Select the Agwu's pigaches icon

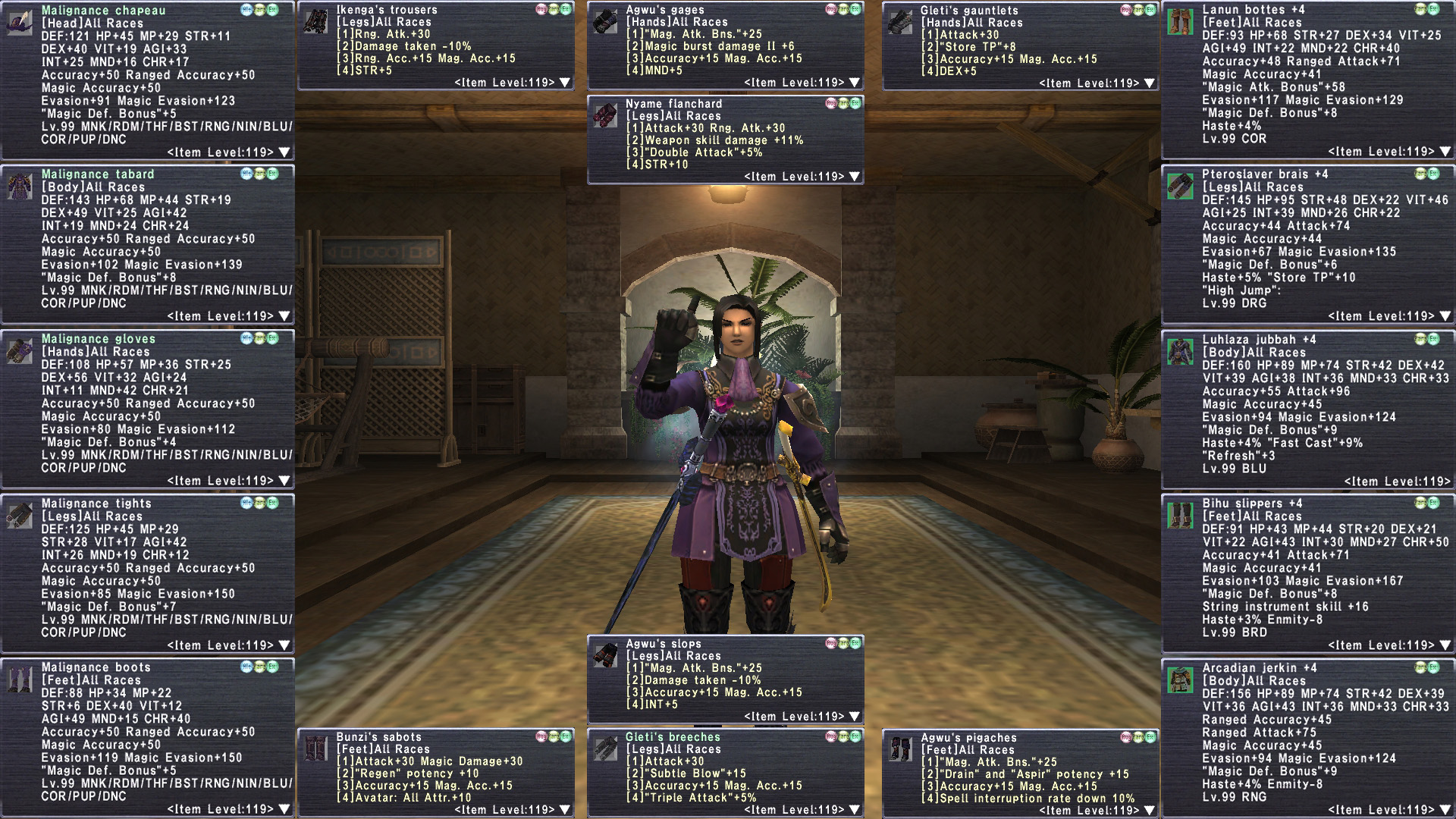pyautogui.click(x=900, y=749)
